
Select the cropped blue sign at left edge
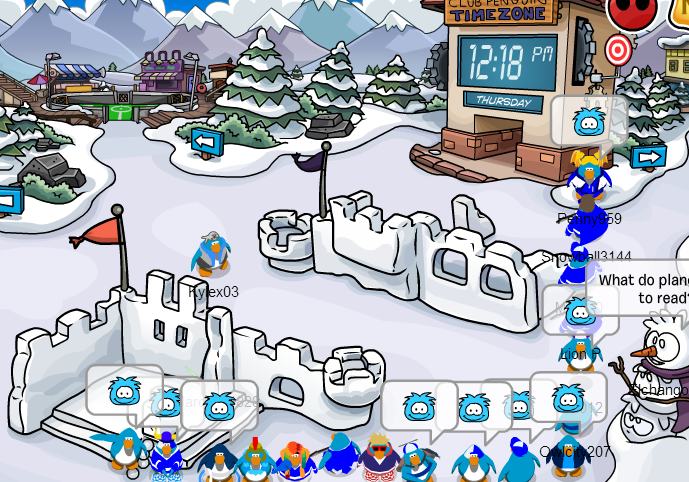tap(8, 199)
